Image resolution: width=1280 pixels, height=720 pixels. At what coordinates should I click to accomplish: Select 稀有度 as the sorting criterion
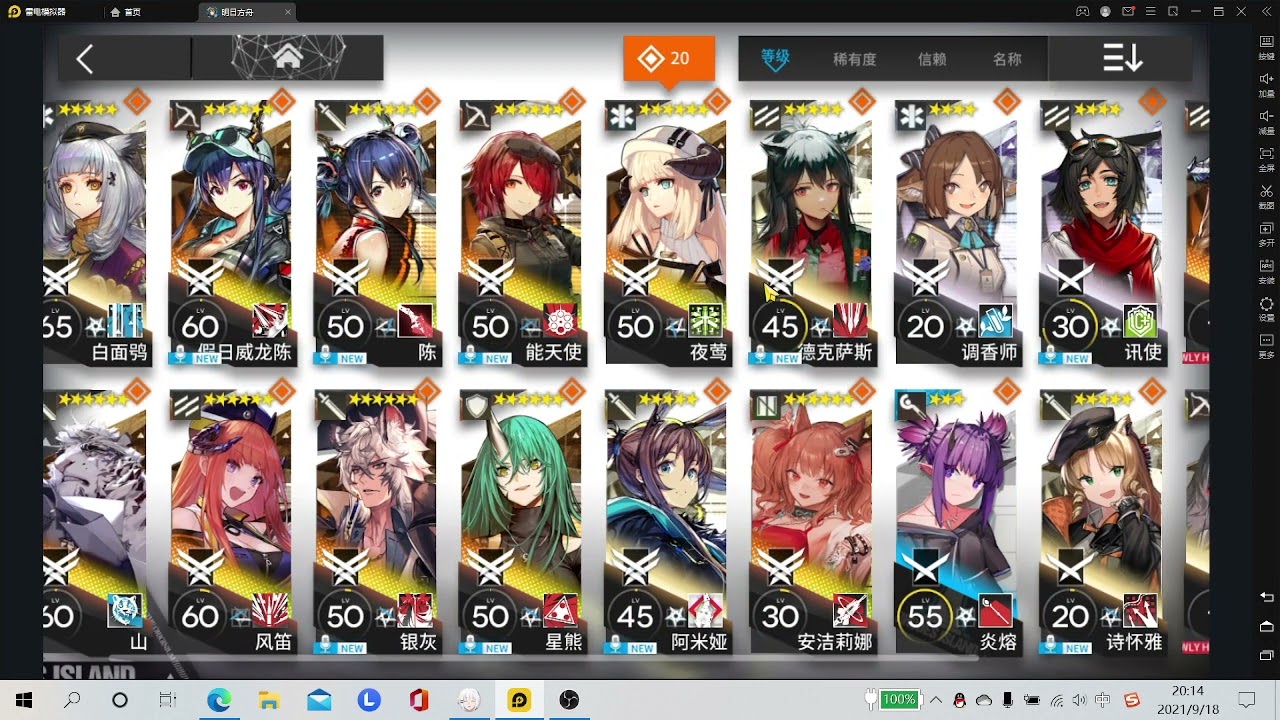point(854,58)
